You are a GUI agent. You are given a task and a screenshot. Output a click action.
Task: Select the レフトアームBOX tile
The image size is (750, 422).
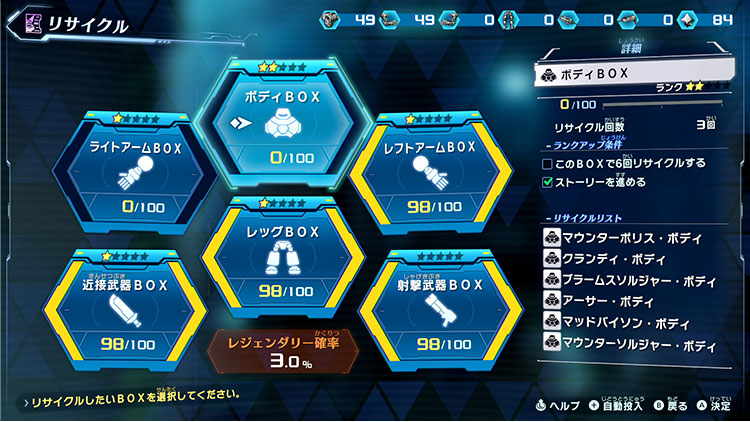pos(430,176)
